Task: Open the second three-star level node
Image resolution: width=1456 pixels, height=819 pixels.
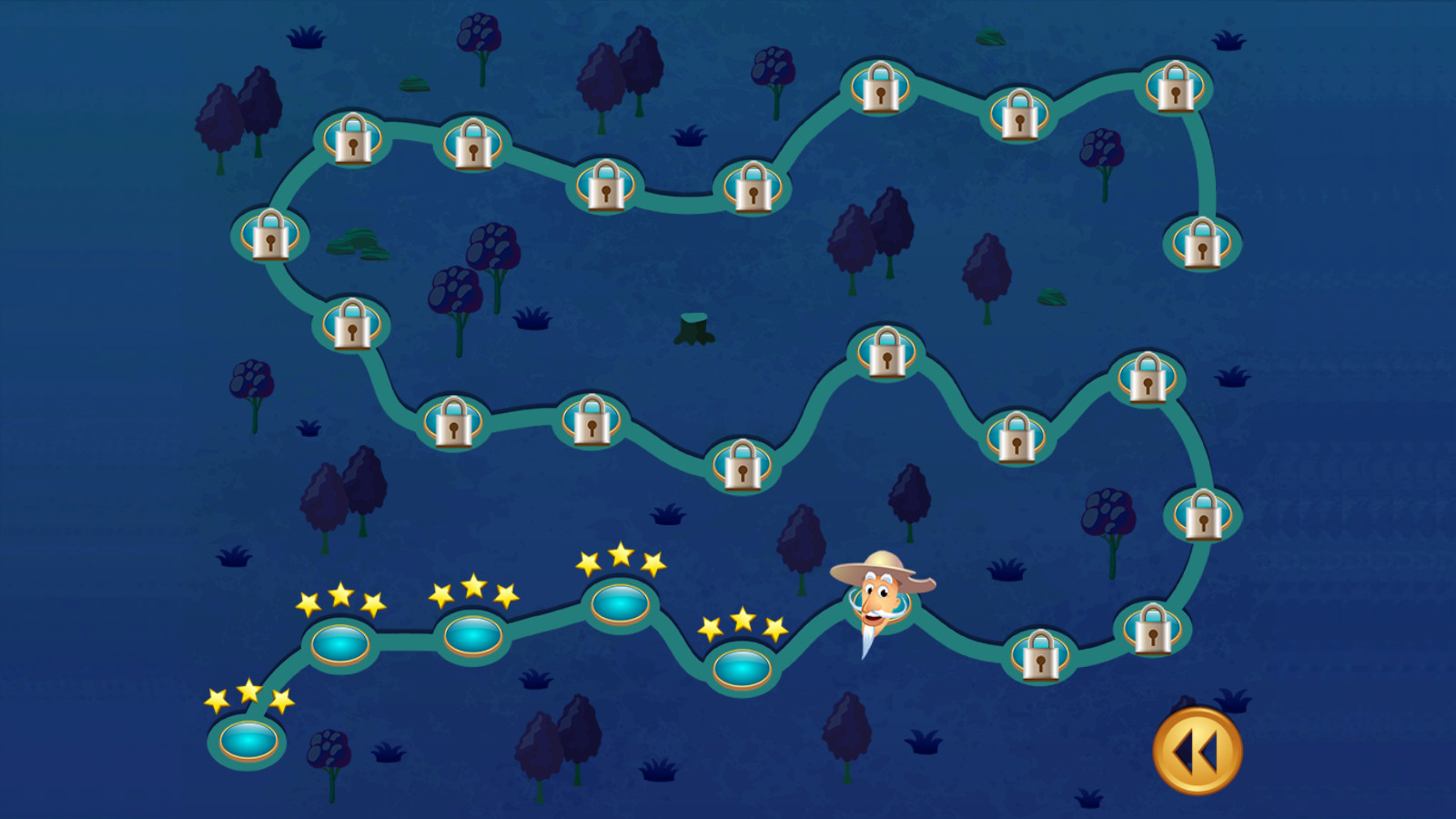Action: [x=339, y=644]
